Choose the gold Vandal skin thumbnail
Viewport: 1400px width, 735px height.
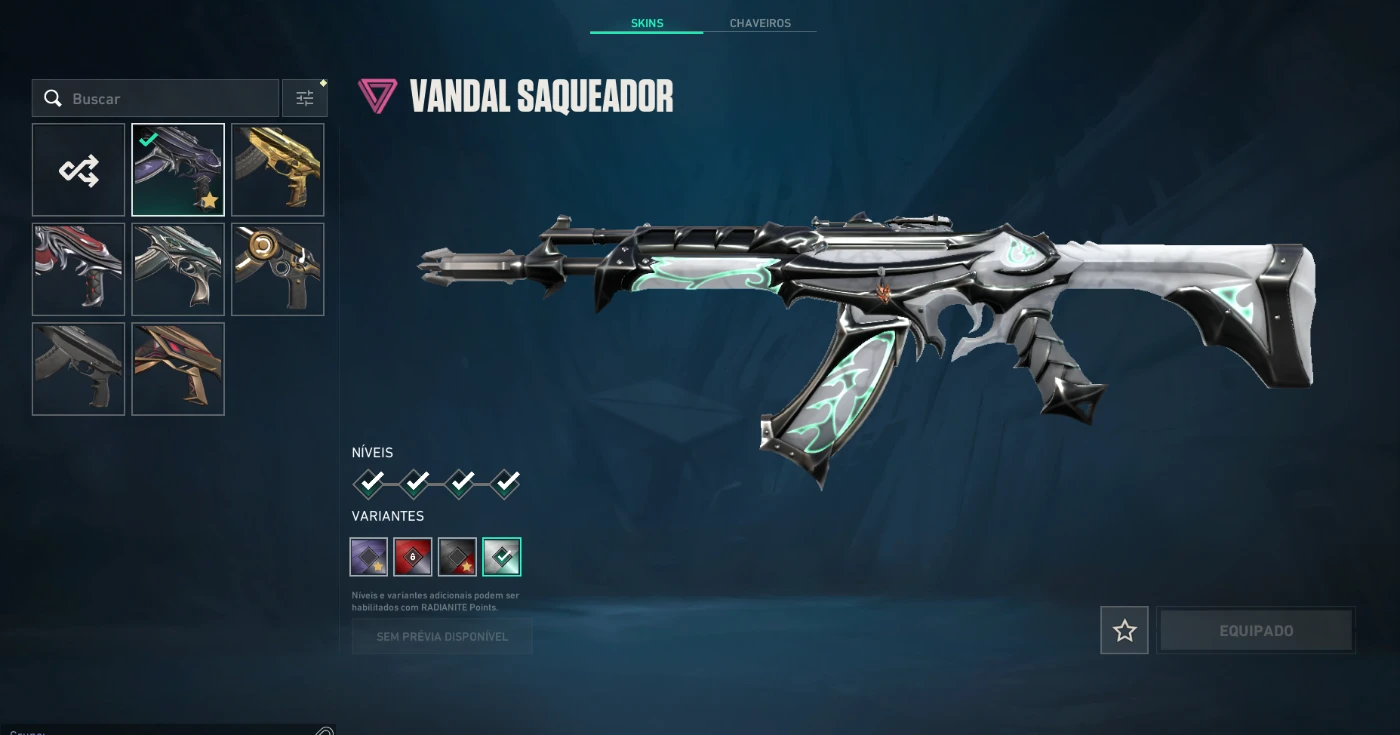(x=278, y=170)
